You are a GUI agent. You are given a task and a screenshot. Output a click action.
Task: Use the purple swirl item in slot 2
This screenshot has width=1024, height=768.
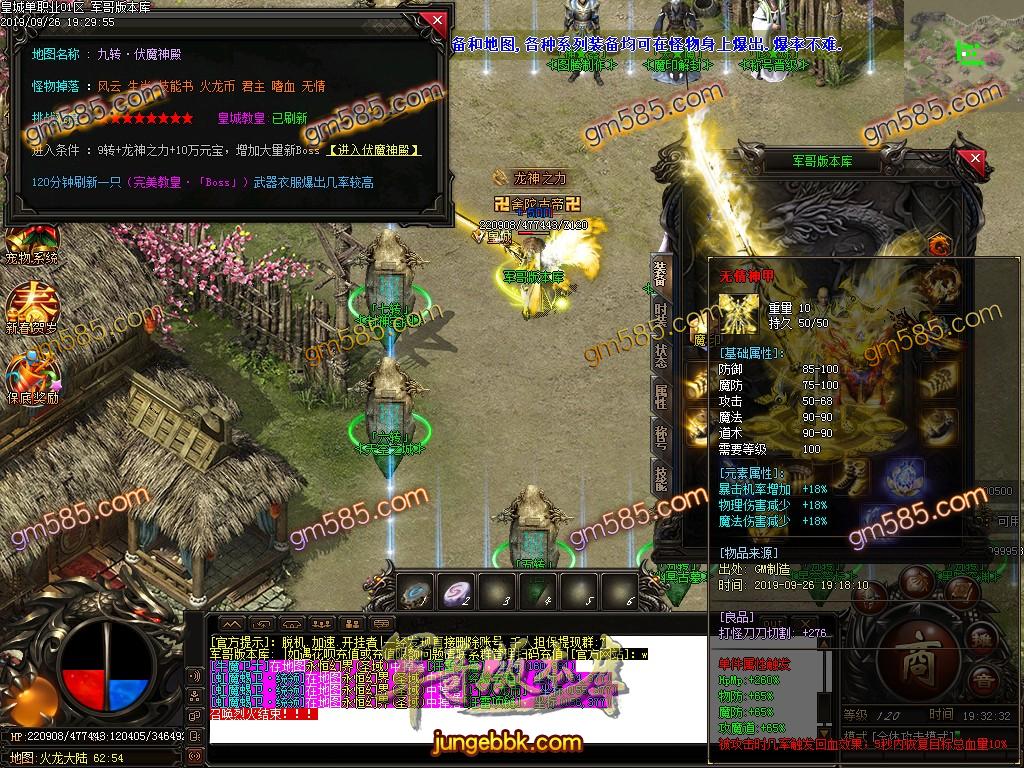click(458, 590)
